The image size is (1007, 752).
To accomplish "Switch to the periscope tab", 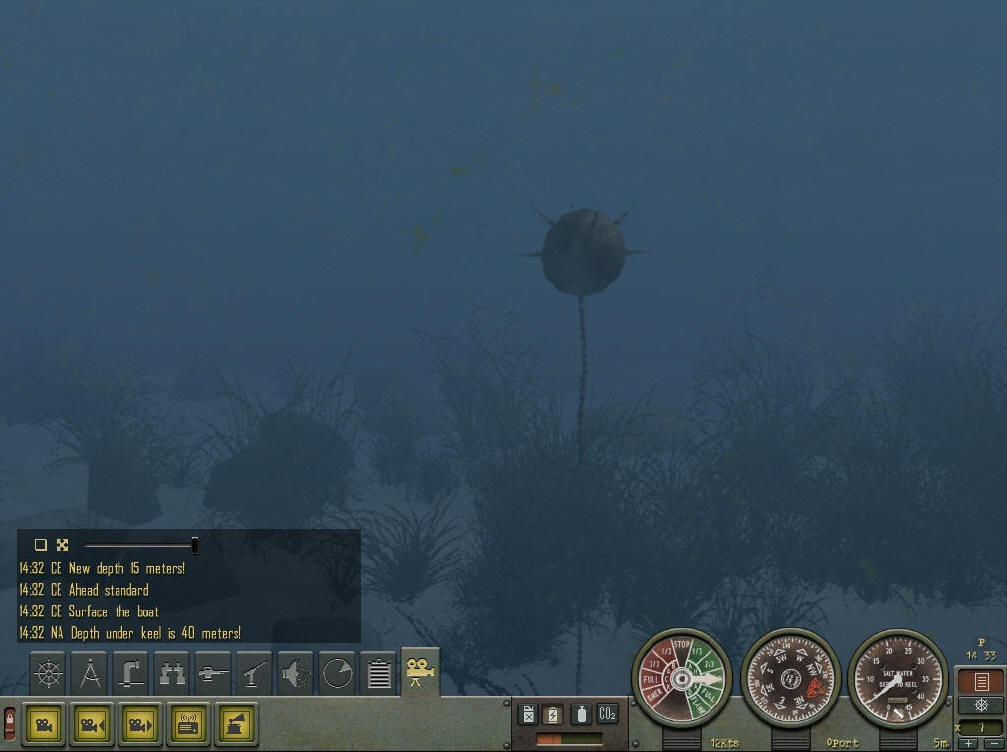I will 131,674.
